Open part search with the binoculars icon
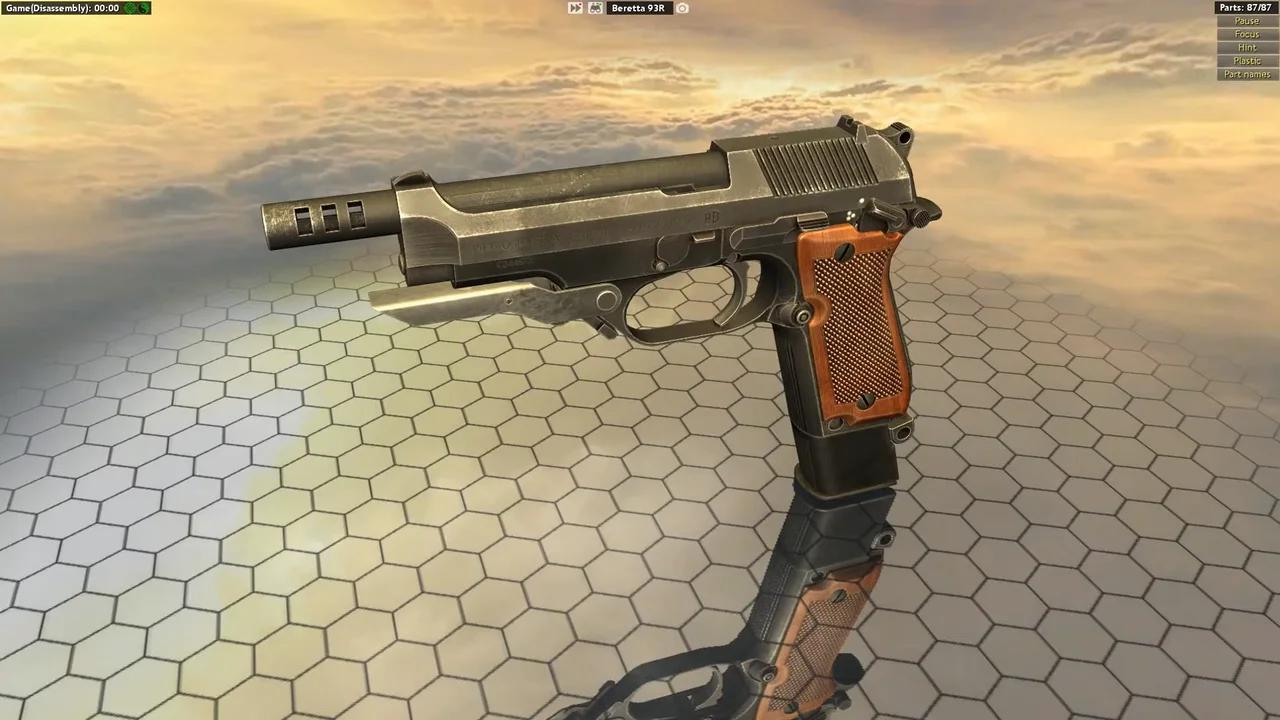The height and width of the screenshot is (720, 1280). (x=595, y=8)
